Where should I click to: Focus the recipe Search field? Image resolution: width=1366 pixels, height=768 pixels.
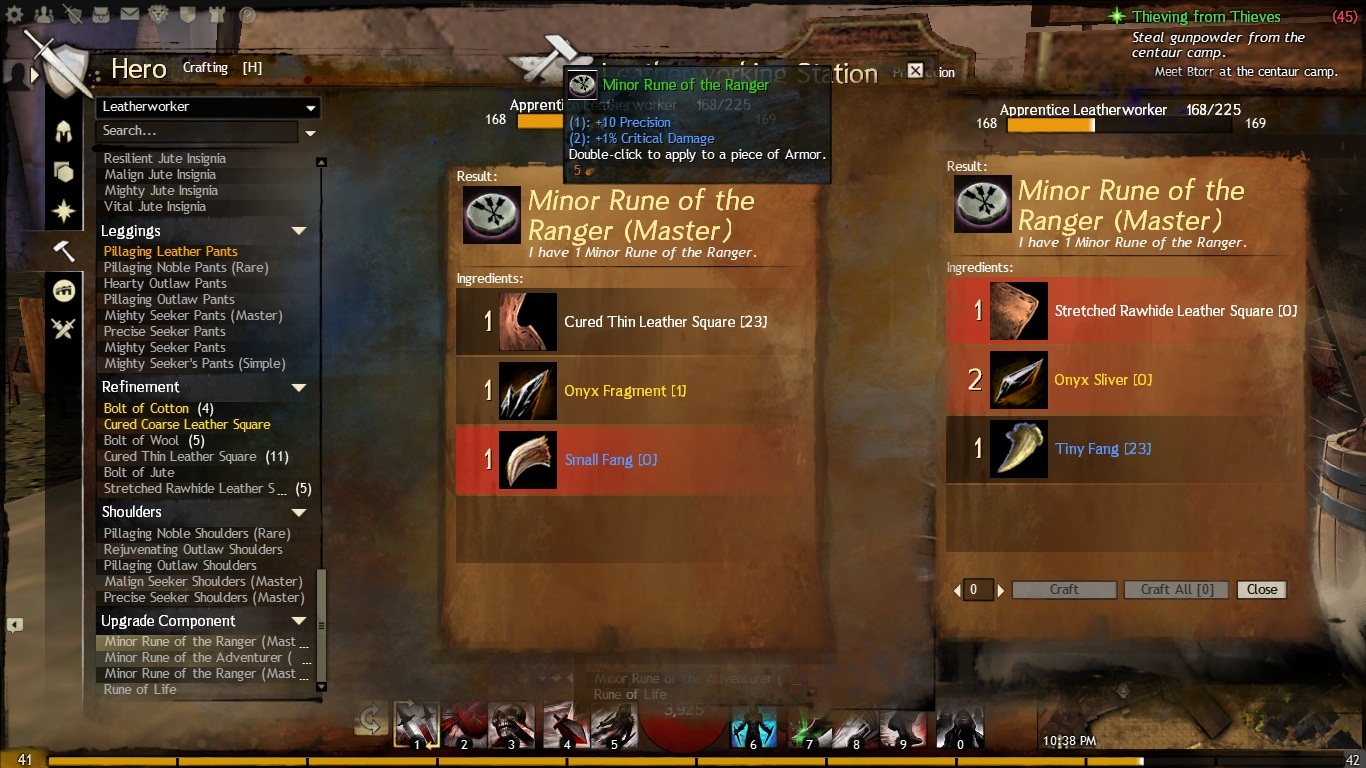(x=196, y=131)
